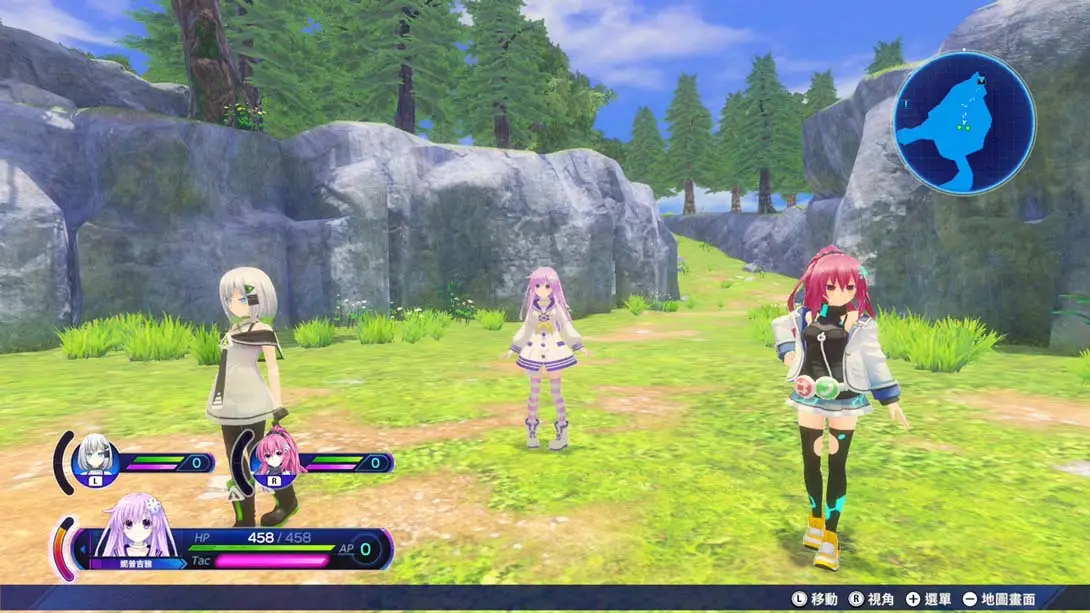Choose the red-haired party member portrait
The image size is (1090, 613).
(x=275, y=458)
